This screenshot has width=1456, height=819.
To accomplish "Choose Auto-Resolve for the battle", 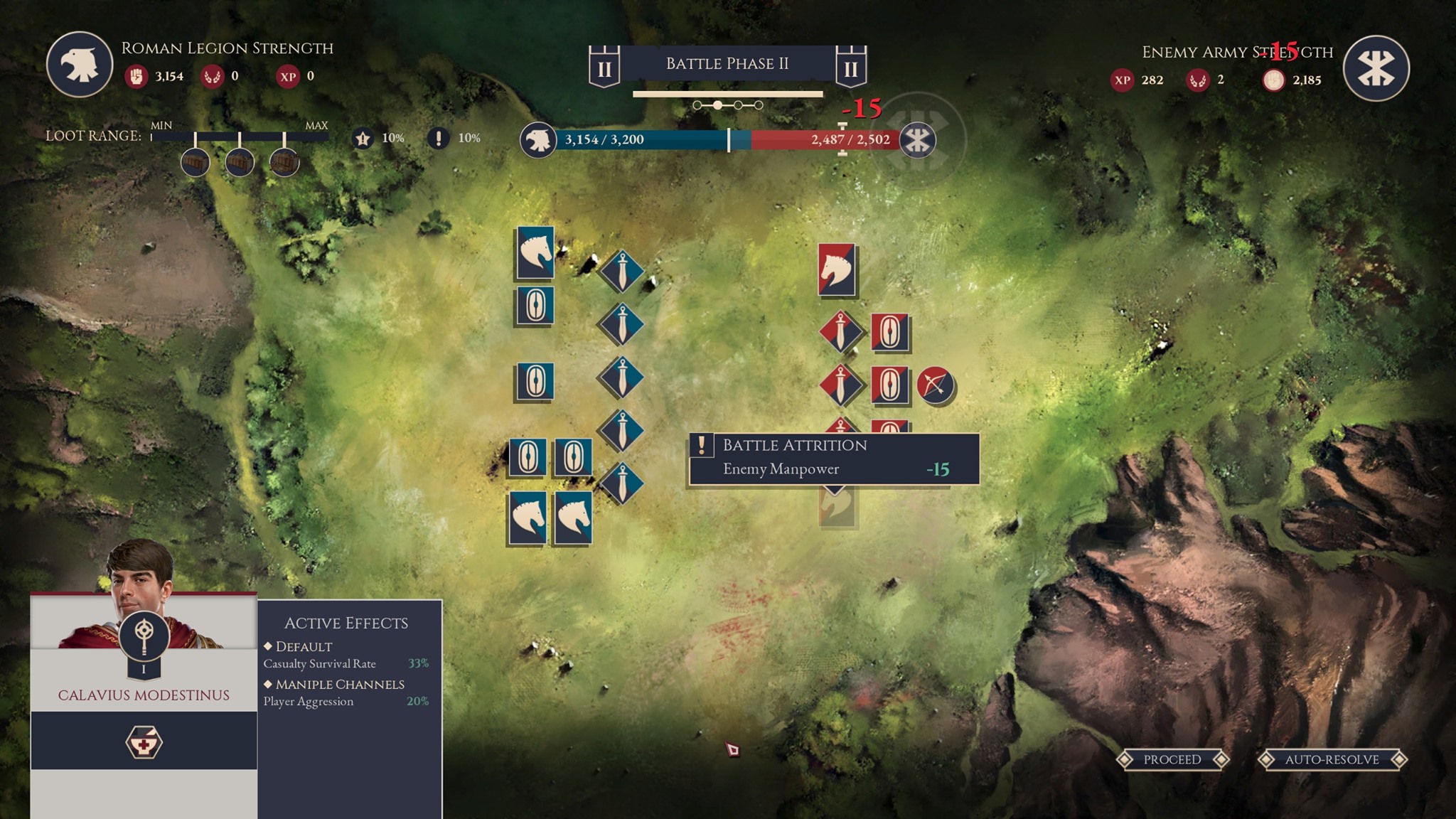I will (1332, 759).
